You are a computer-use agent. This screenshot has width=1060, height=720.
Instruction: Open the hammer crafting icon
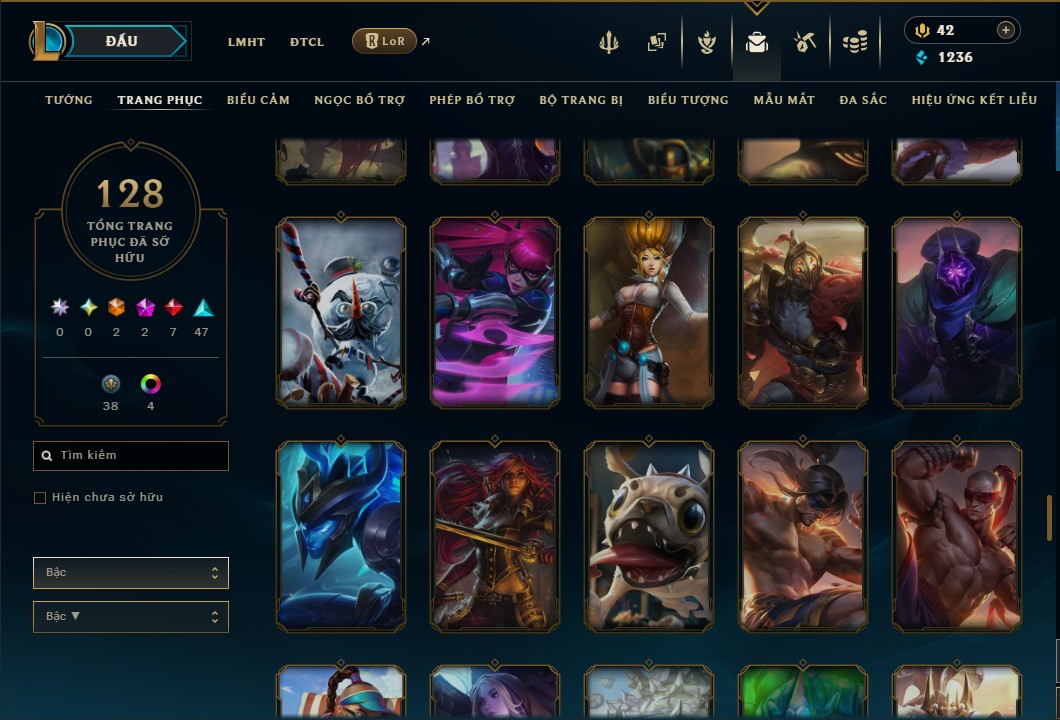pos(805,42)
